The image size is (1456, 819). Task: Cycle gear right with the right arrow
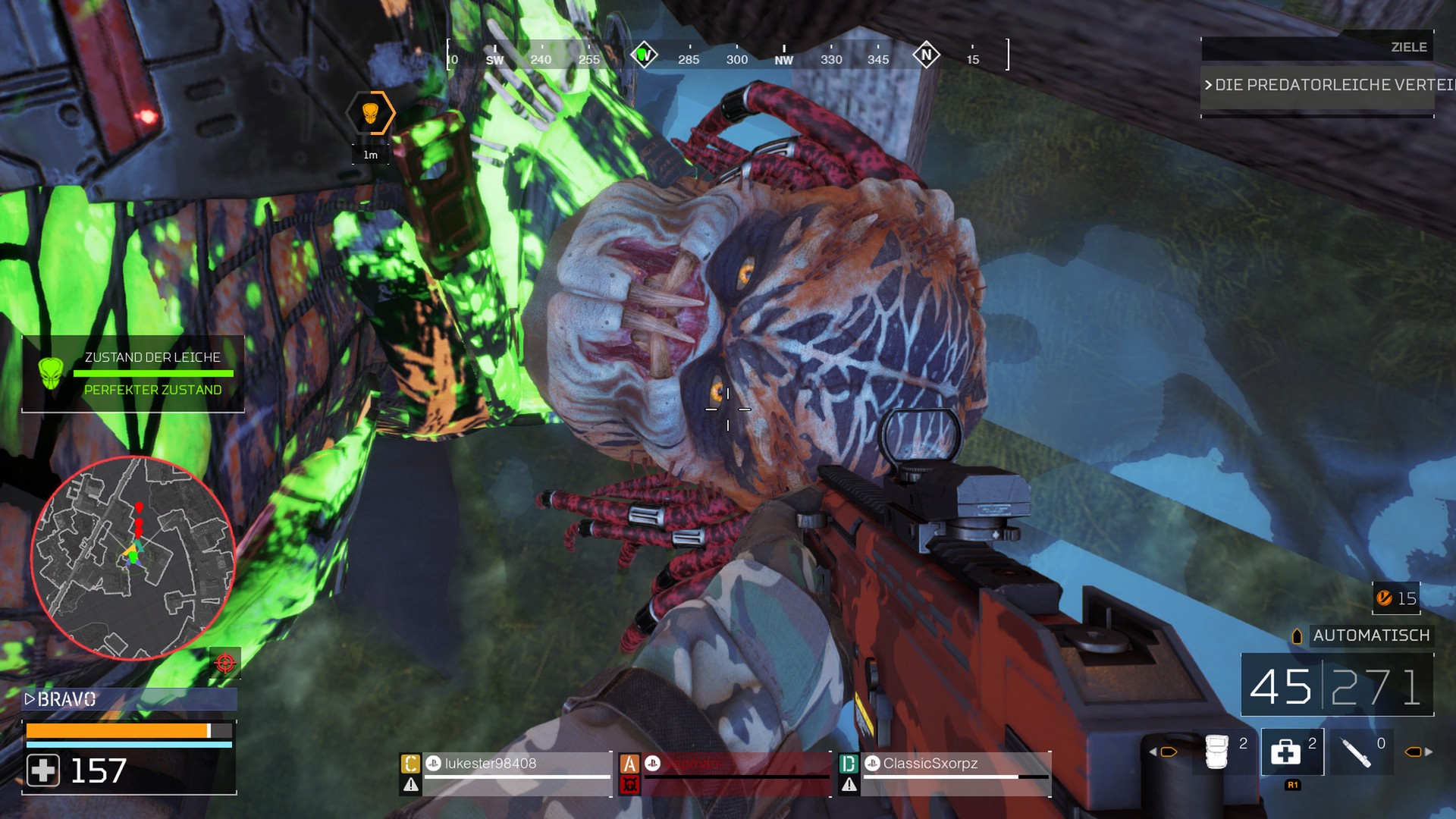tap(1429, 752)
